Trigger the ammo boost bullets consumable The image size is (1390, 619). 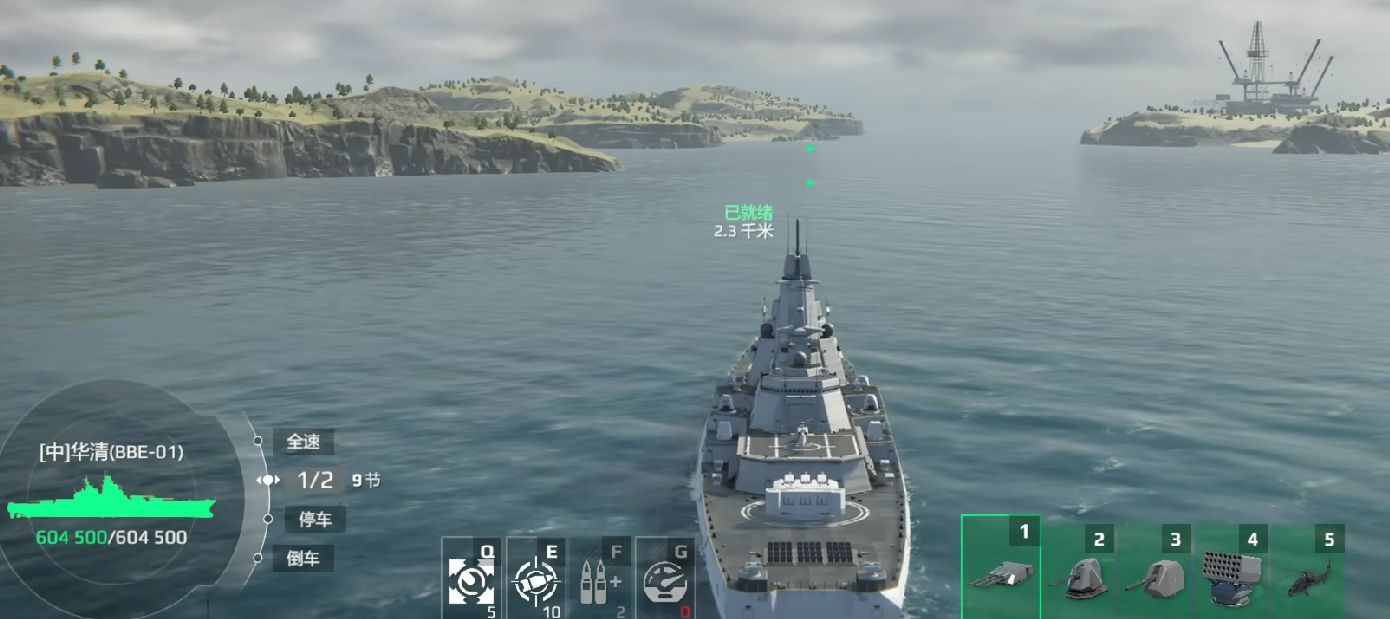tap(600, 579)
